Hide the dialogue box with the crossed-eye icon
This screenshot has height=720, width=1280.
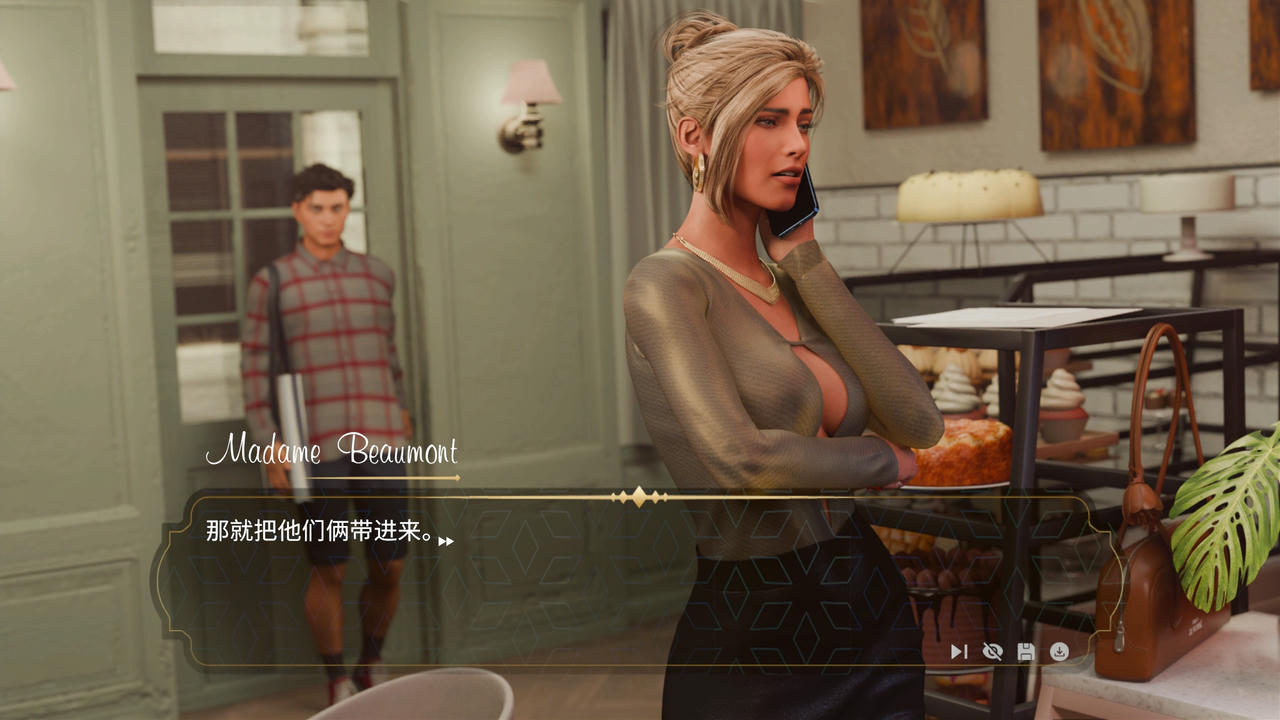[992, 652]
